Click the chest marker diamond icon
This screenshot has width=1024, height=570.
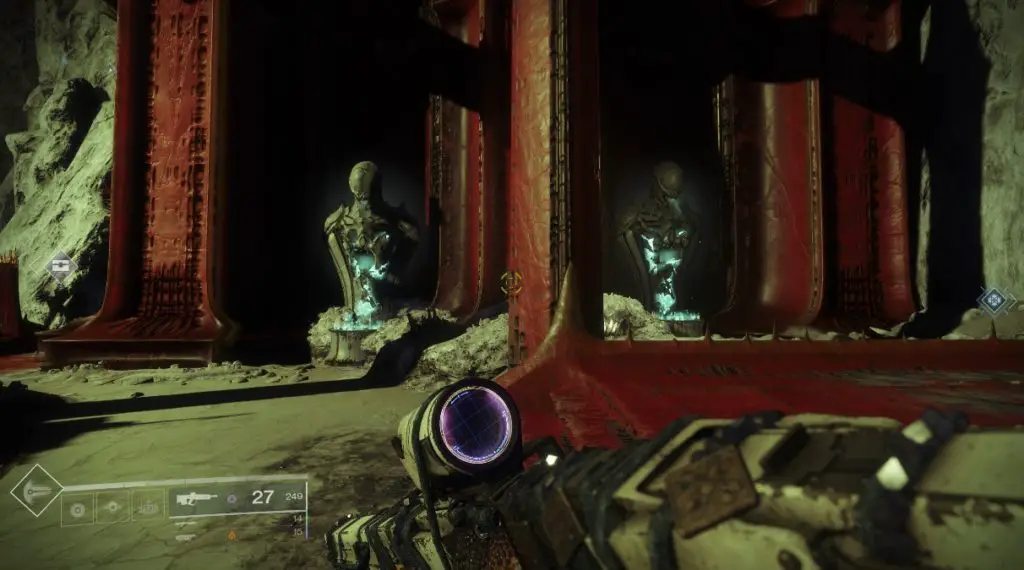tap(61, 267)
